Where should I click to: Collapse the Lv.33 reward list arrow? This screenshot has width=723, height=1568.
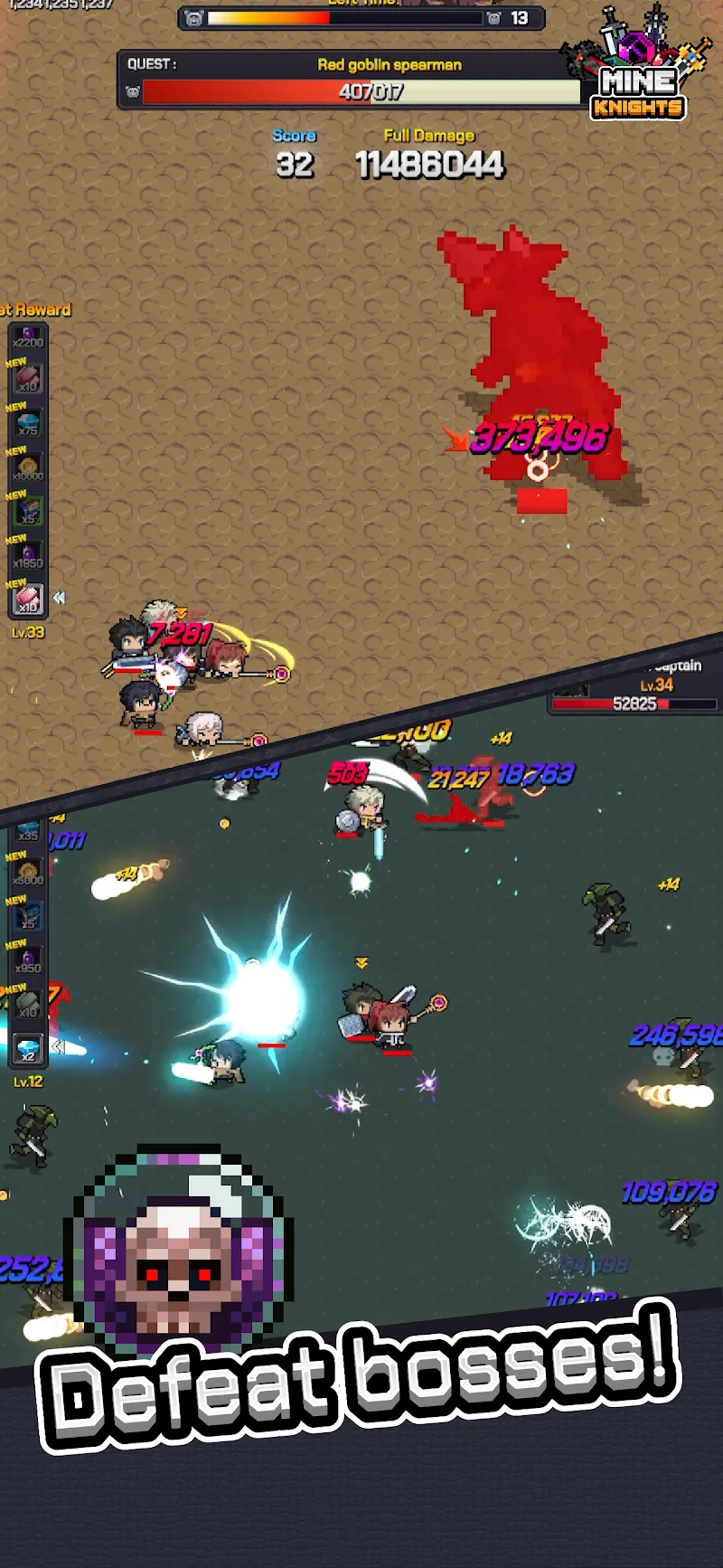point(60,598)
